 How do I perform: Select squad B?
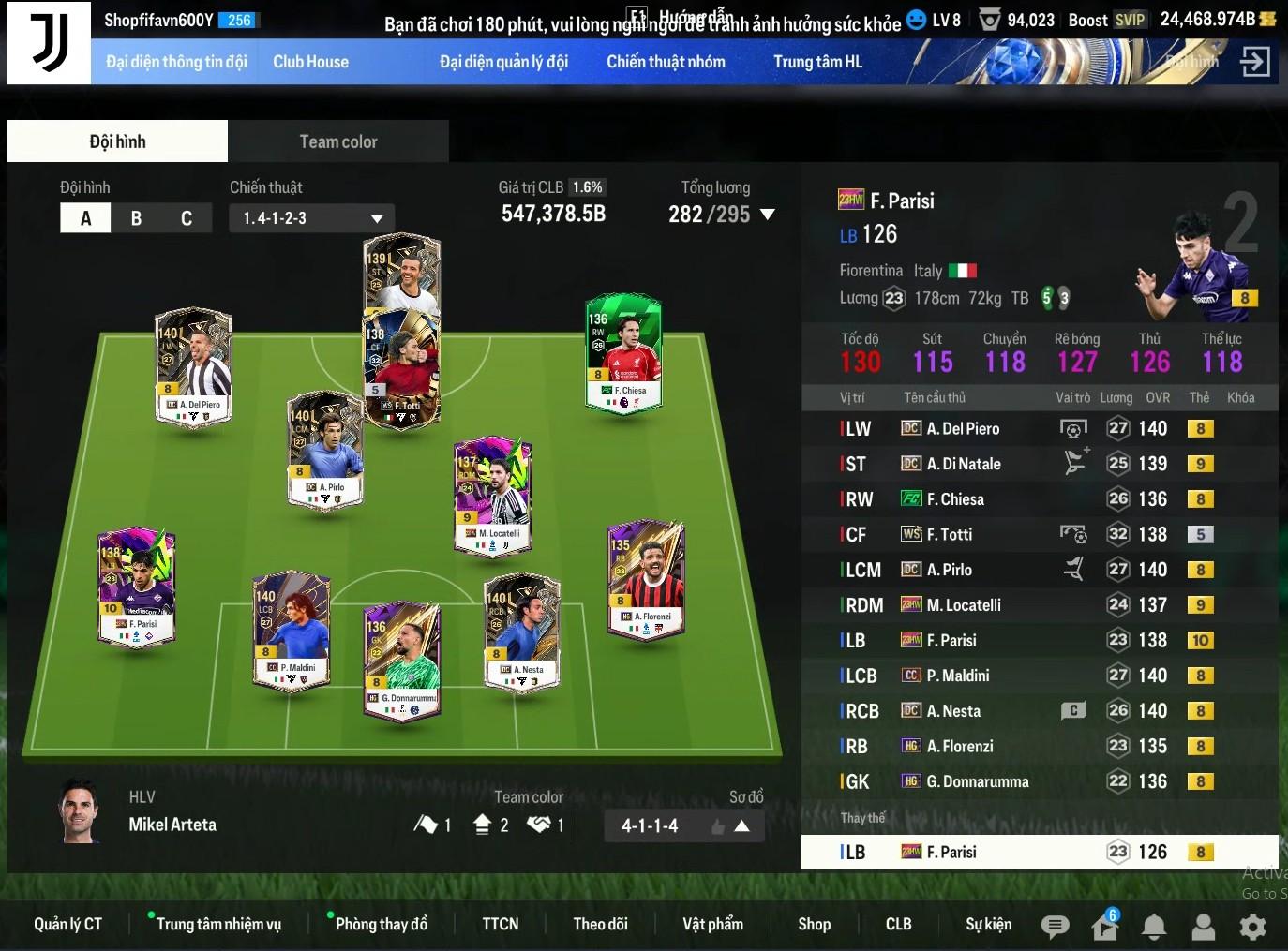pyautogui.click(x=136, y=218)
